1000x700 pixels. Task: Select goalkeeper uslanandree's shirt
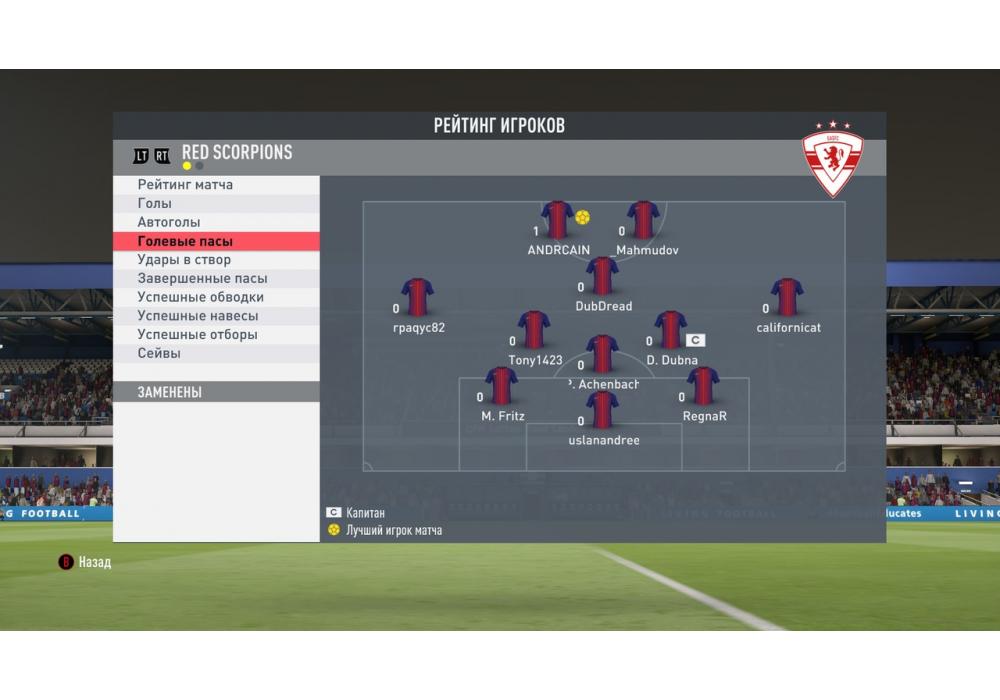(x=602, y=410)
